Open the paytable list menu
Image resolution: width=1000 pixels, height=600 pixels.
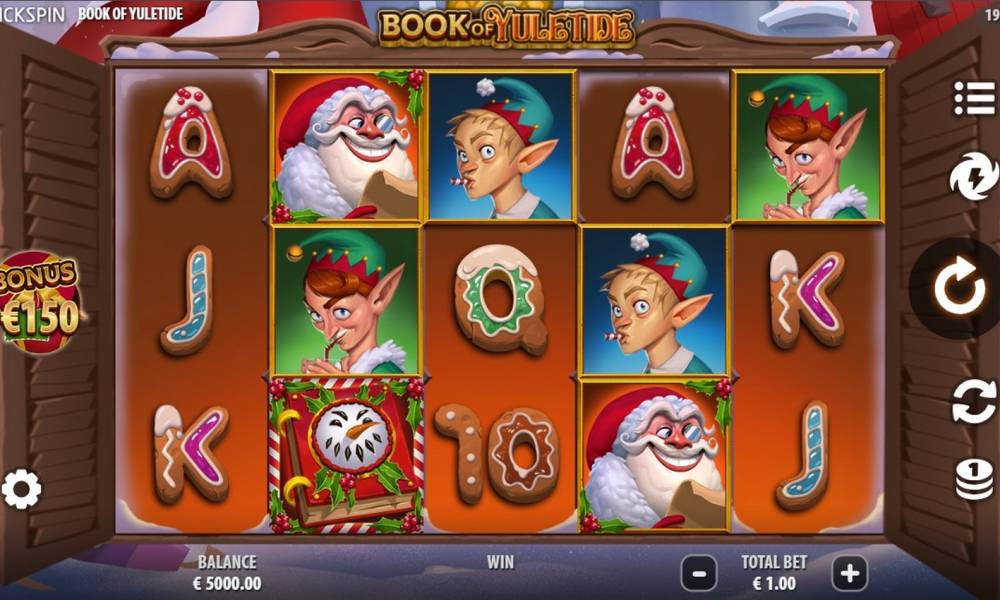click(x=972, y=98)
